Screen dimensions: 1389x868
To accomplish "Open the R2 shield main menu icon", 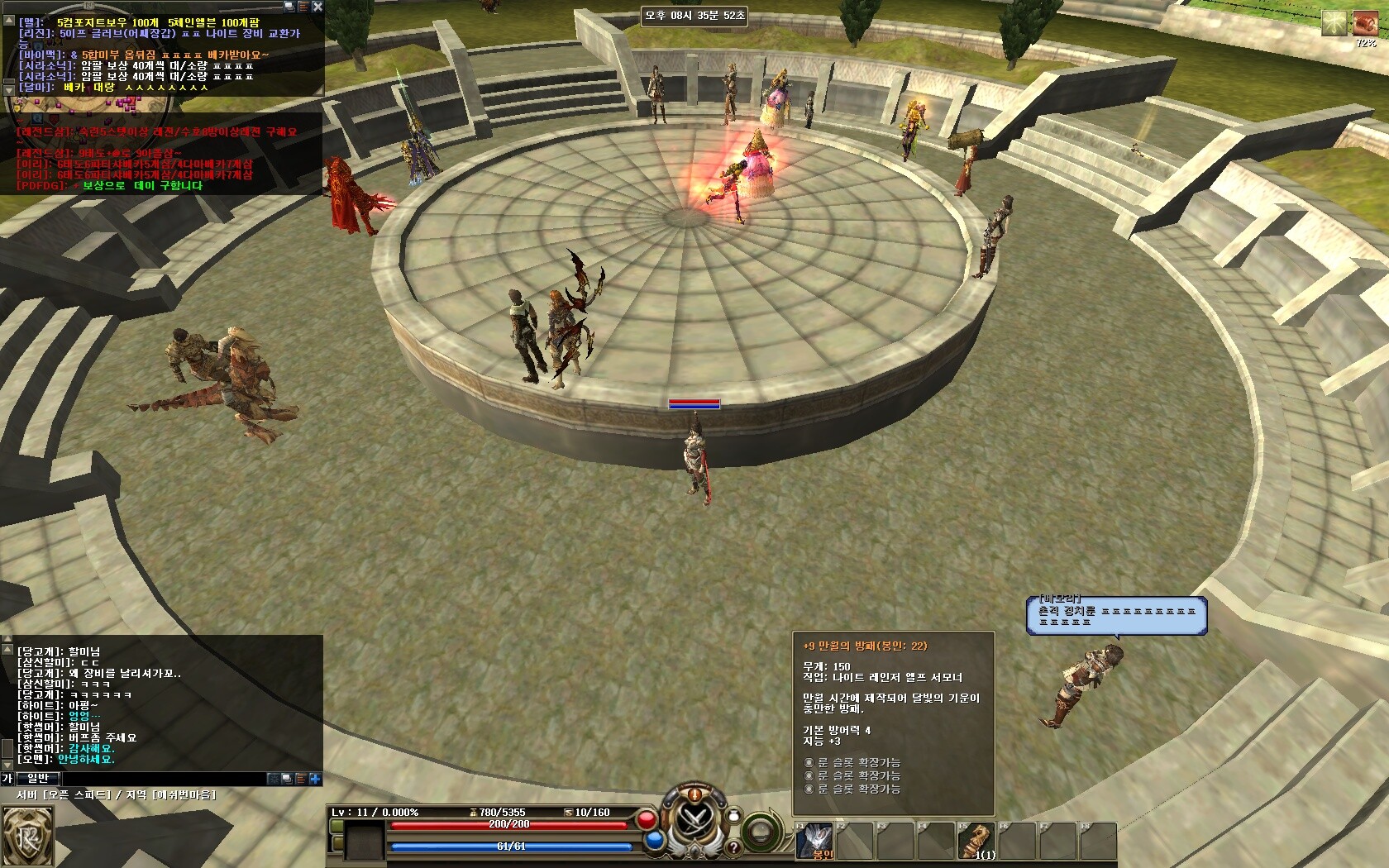I will 26,835.
